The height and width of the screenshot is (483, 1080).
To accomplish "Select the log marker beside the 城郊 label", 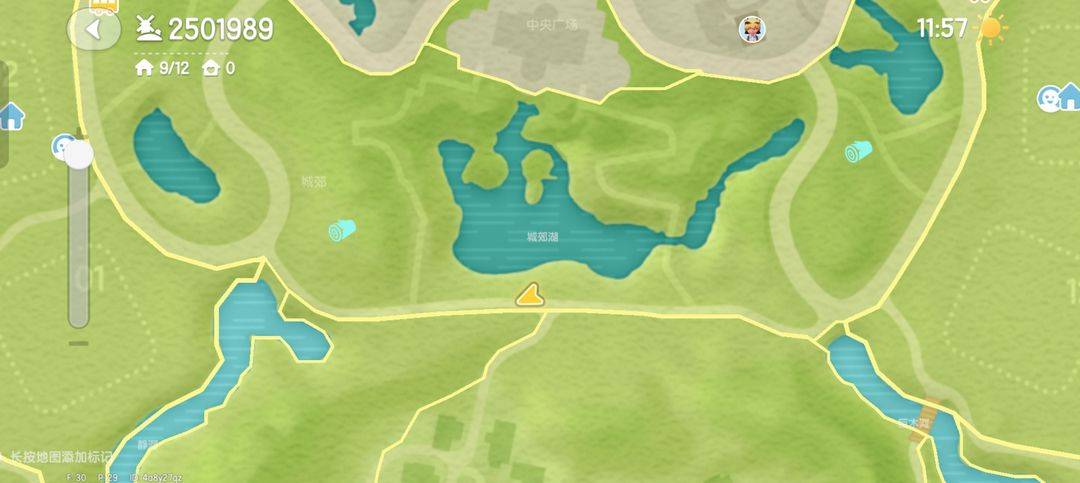I will [x=342, y=231].
